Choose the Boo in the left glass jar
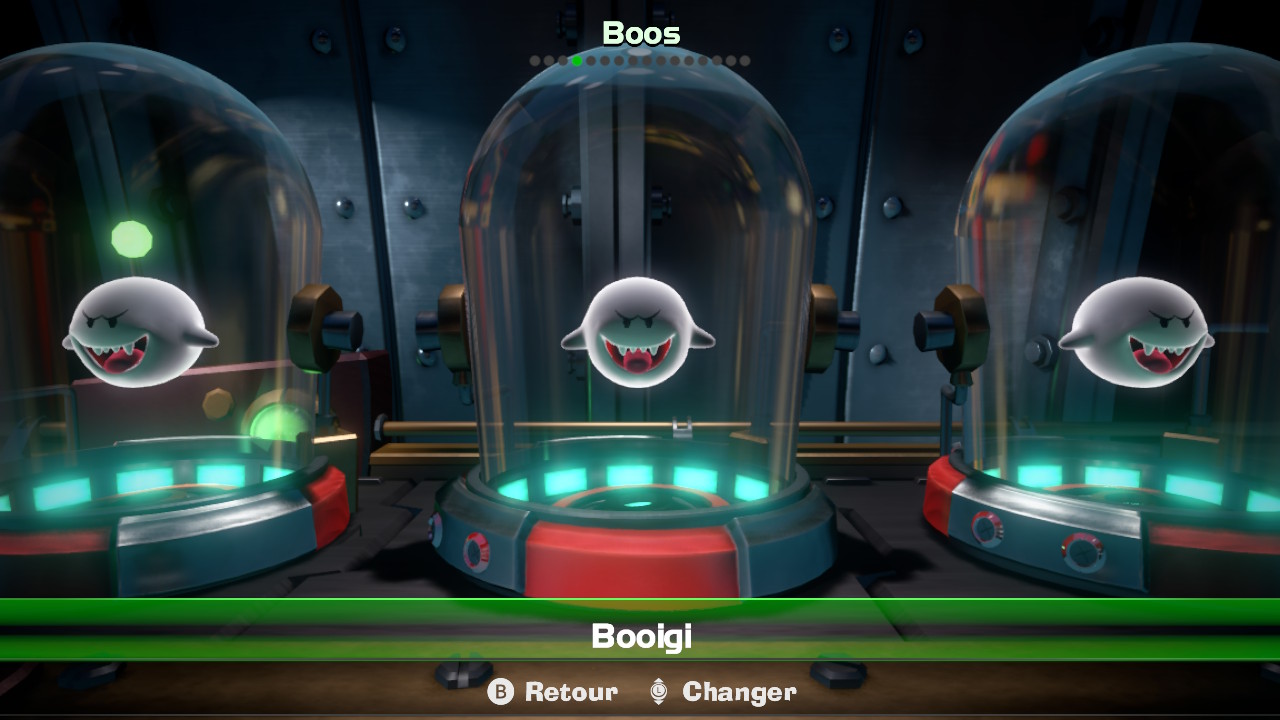 [x=140, y=332]
